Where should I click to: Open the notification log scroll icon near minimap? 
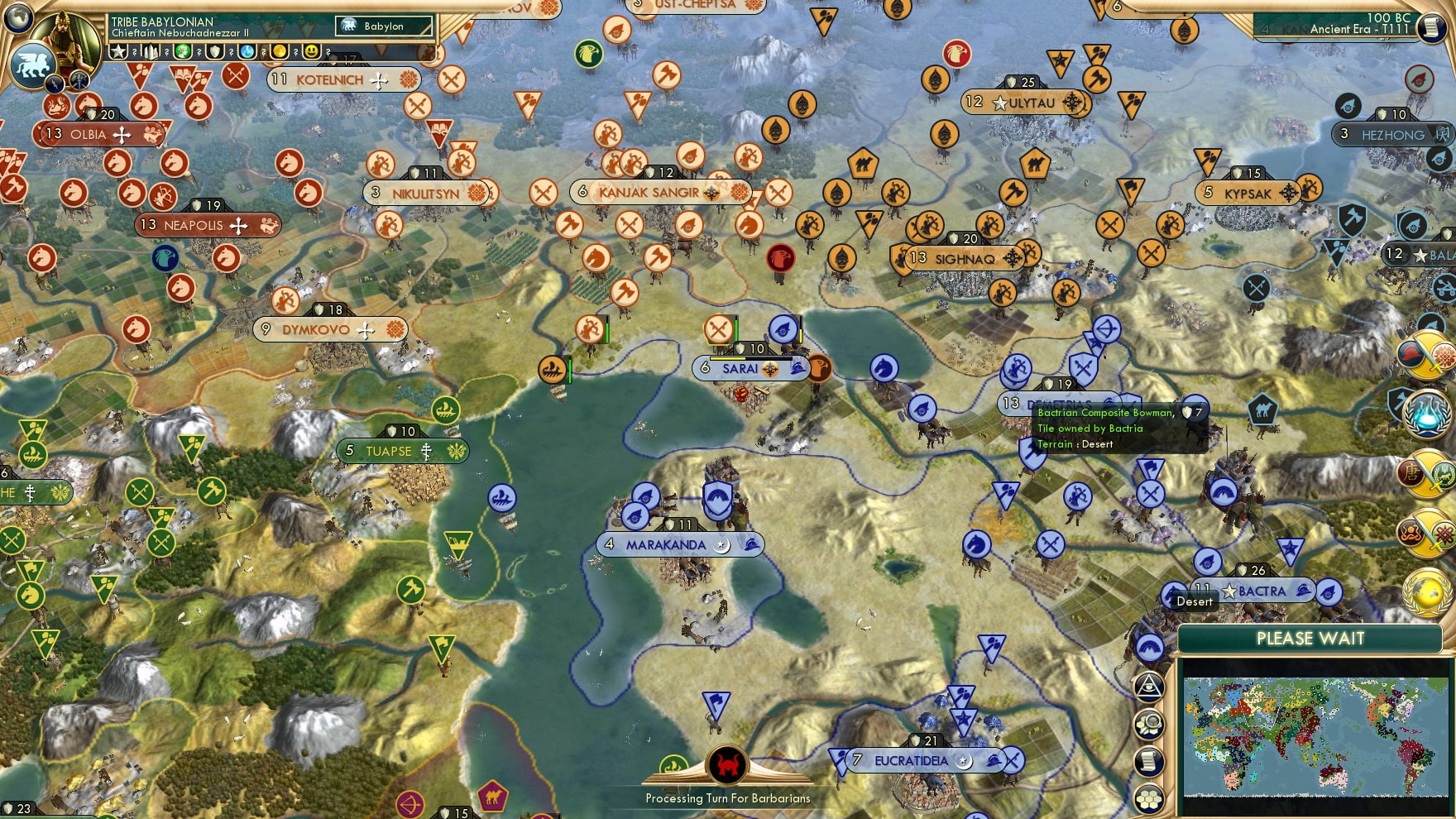click(x=1147, y=760)
